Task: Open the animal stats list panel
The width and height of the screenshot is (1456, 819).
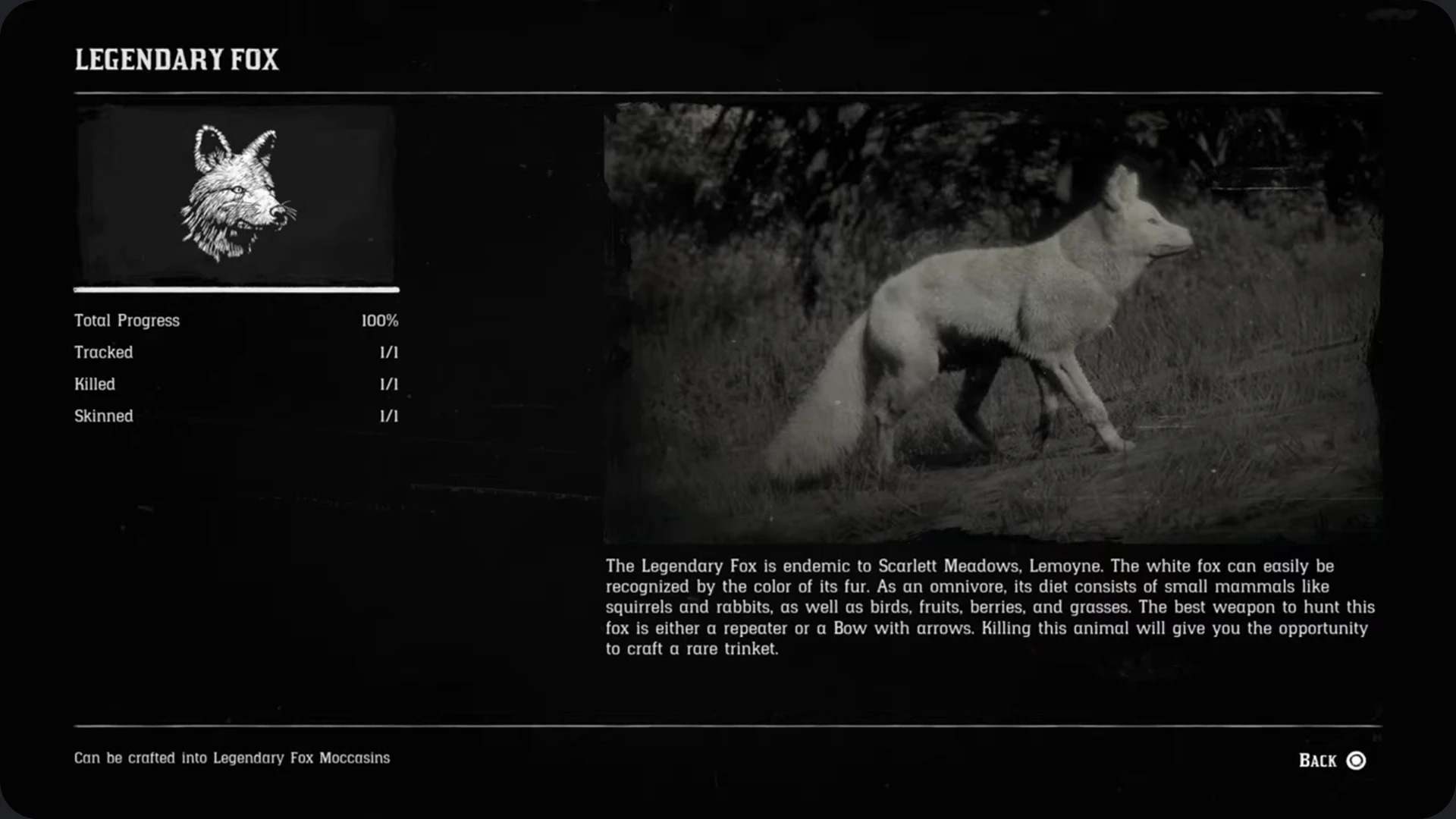Action: (x=235, y=368)
